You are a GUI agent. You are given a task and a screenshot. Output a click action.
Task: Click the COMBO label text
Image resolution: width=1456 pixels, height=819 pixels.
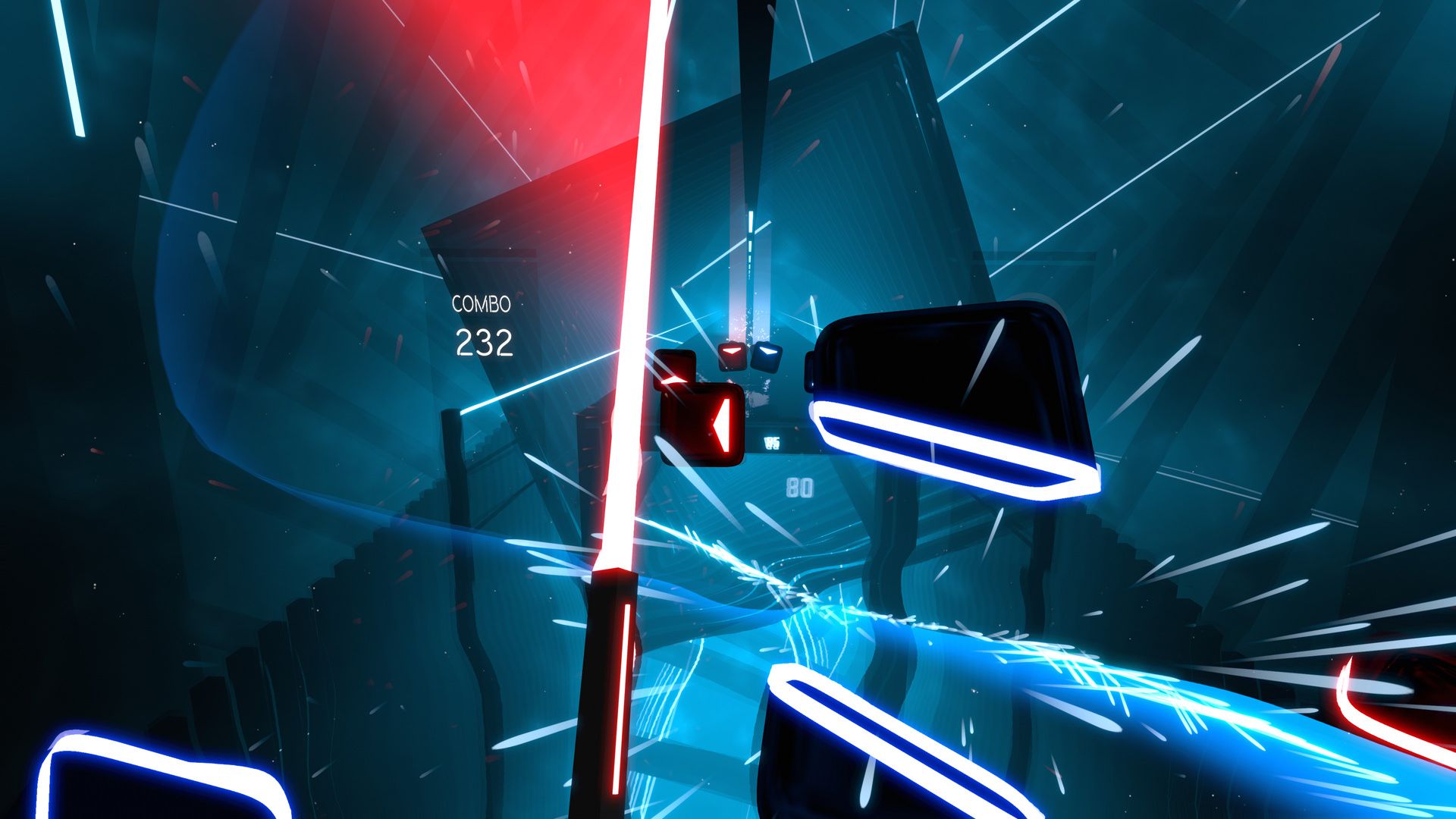(482, 306)
